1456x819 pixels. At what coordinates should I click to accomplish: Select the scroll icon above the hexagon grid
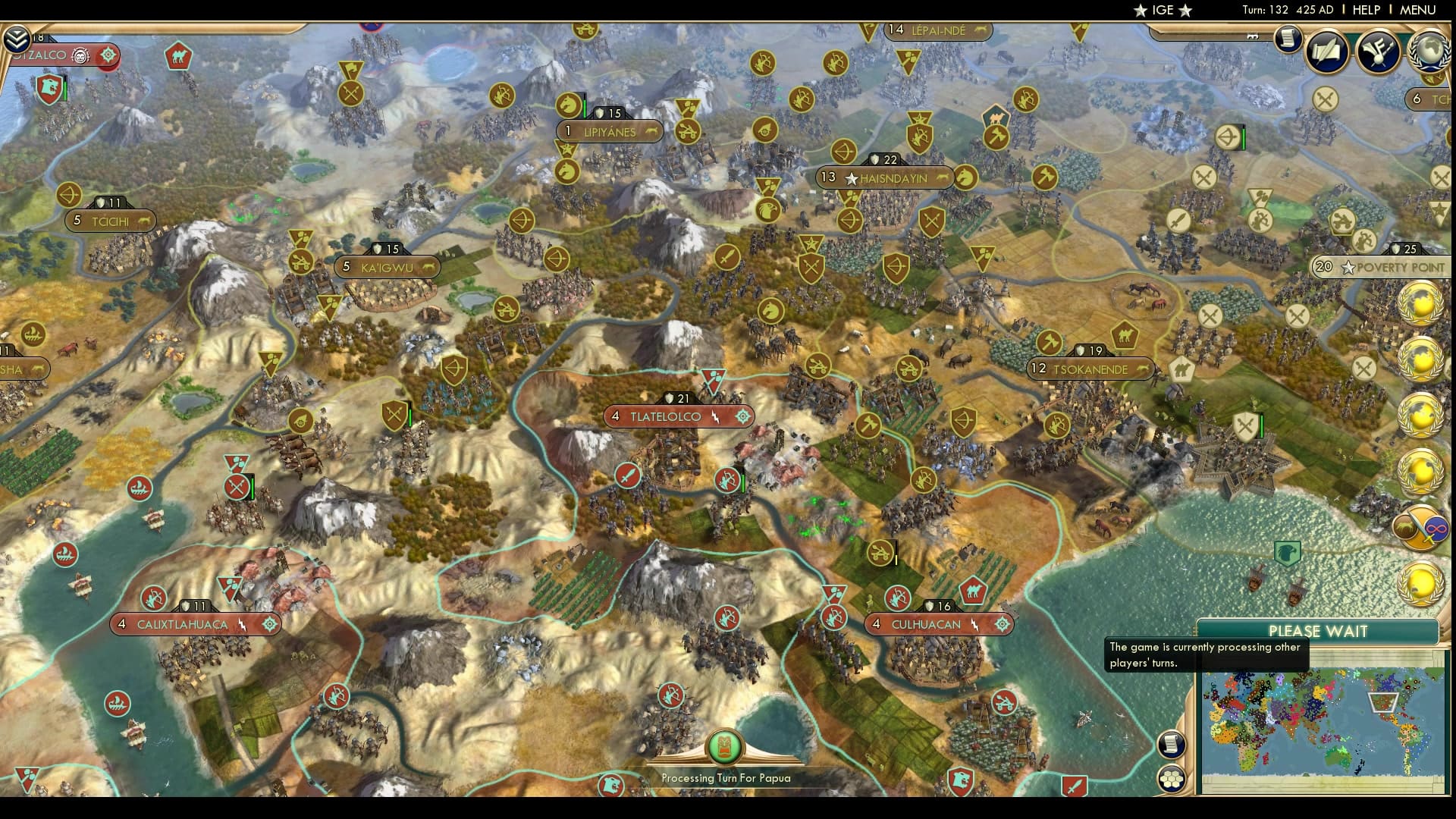tap(1172, 744)
